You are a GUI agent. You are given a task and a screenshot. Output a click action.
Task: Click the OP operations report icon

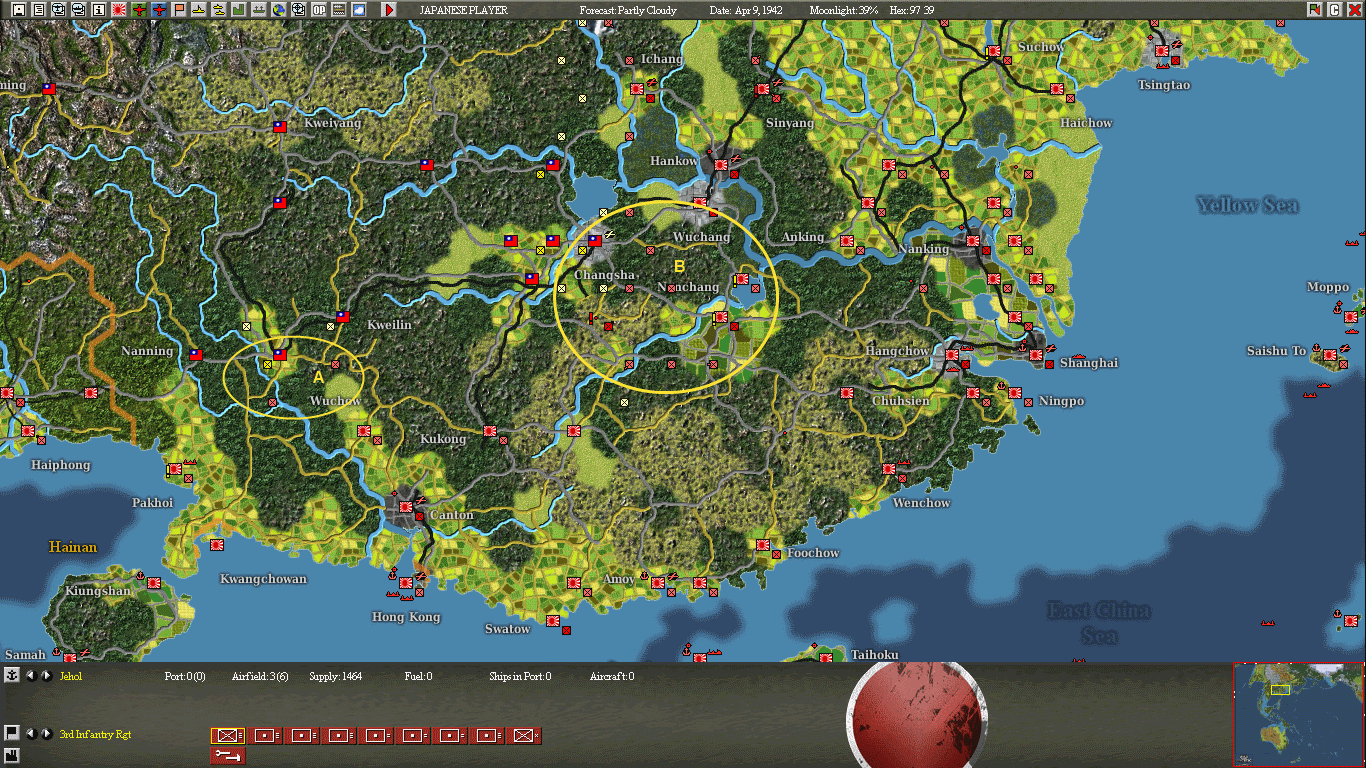click(x=318, y=10)
